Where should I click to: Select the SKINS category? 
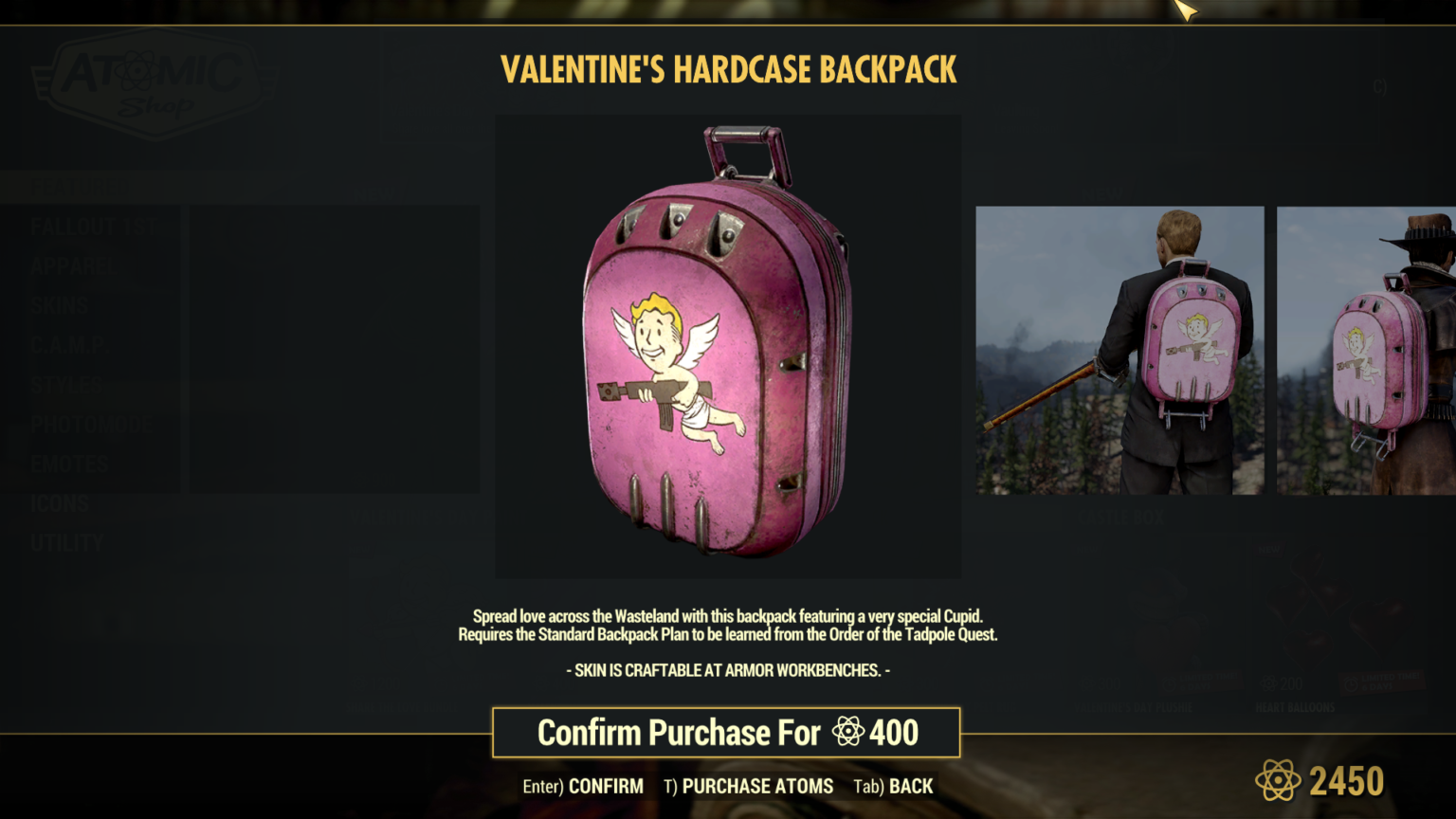point(60,305)
